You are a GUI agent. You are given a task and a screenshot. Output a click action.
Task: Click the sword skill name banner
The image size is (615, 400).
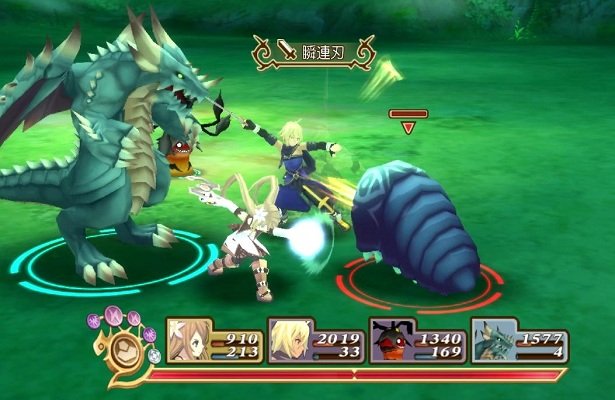click(x=311, y=50)
